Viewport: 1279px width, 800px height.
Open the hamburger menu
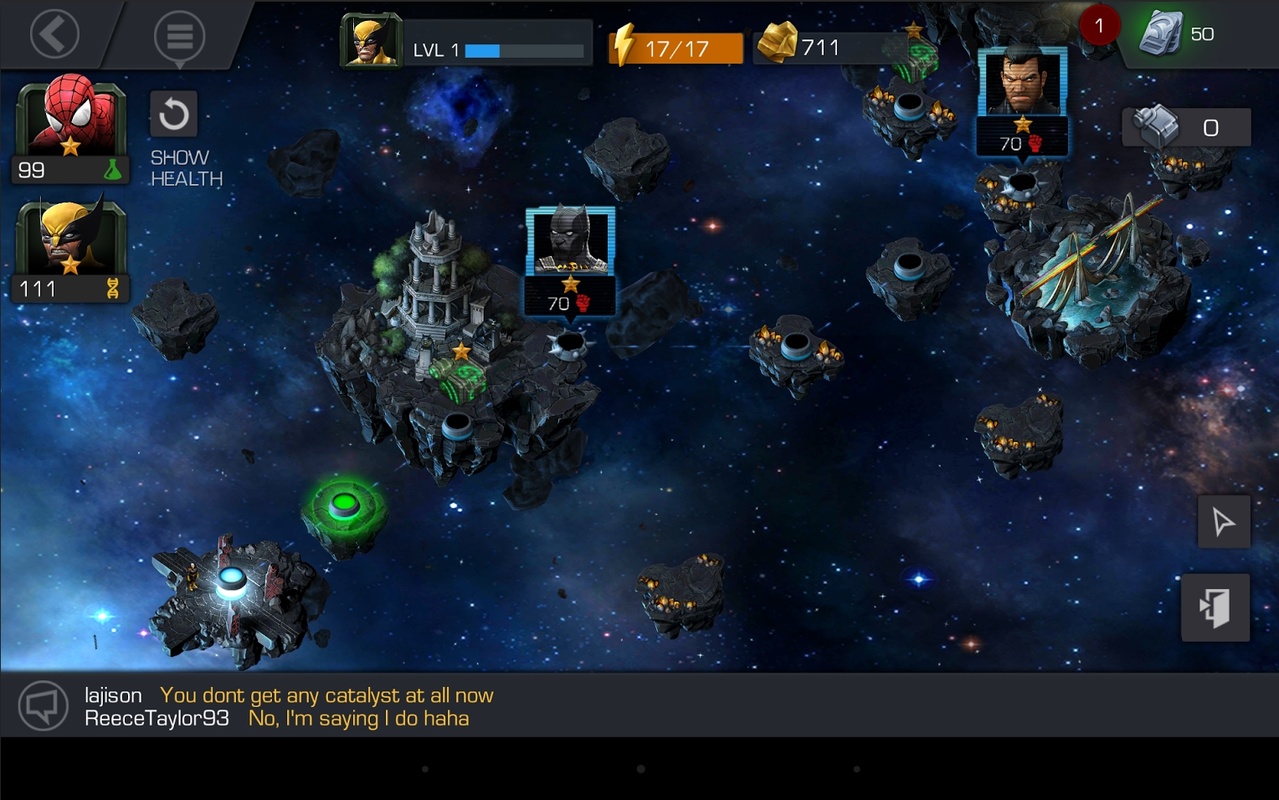click(180, 36)
